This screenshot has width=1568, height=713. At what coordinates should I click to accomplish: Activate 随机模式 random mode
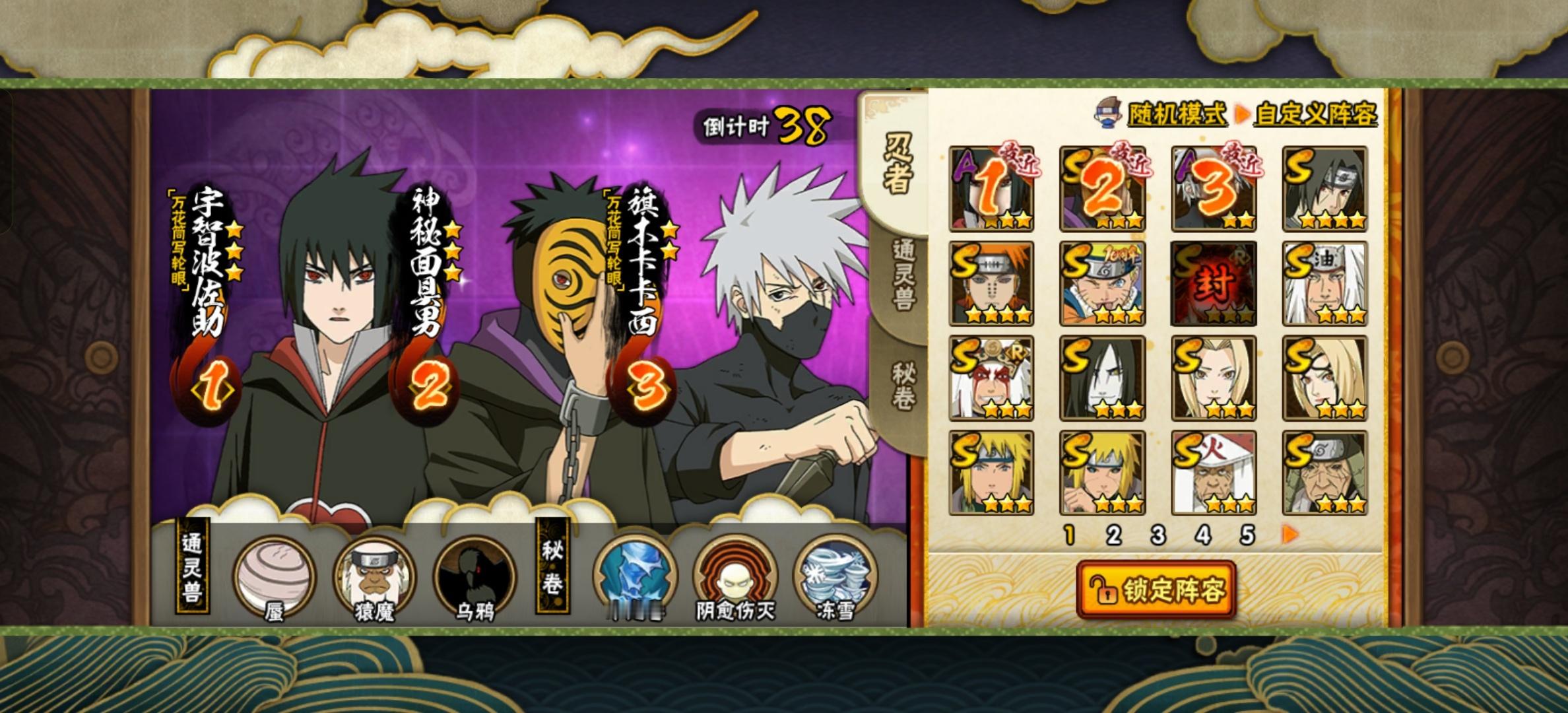tap(1177, 114)
